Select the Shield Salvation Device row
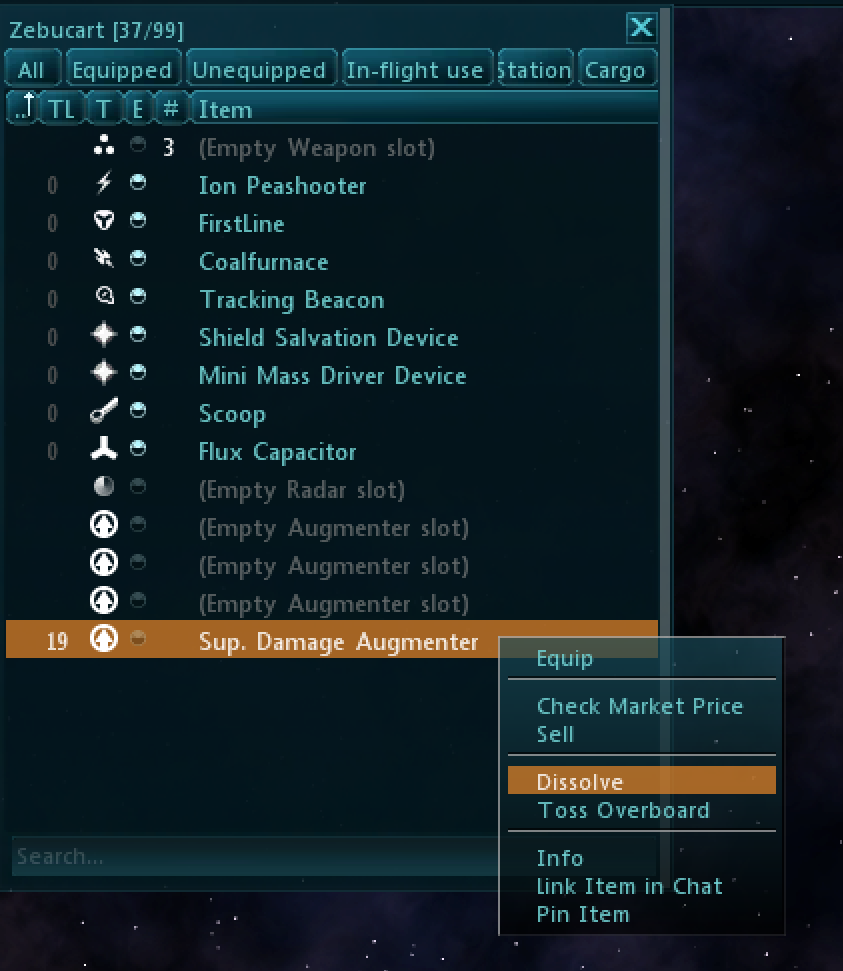This screenshot has width=843, height=971. click(328, 338)
